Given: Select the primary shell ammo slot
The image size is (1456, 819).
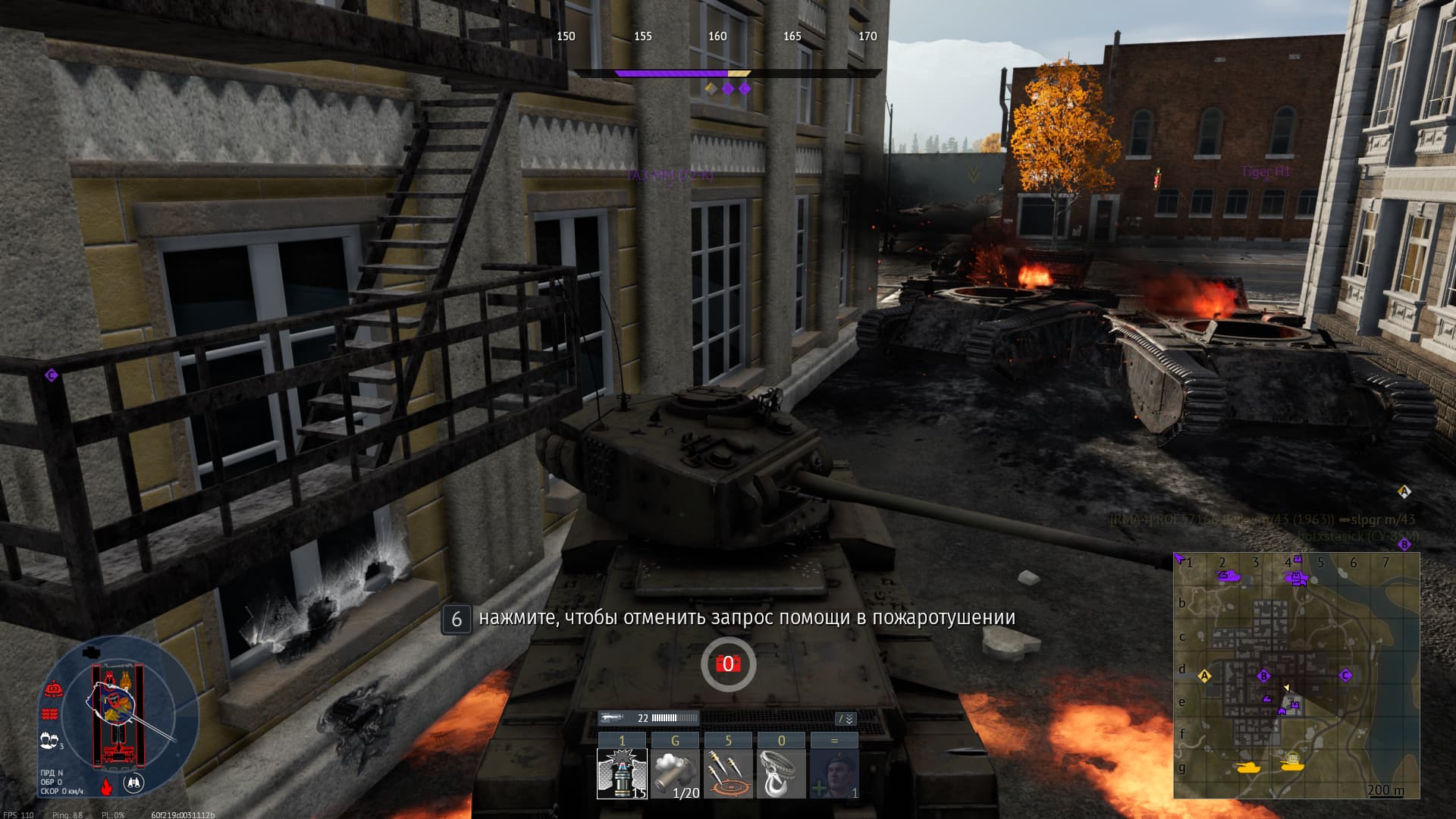Looking at the screenshot, I should pos(622,773).
